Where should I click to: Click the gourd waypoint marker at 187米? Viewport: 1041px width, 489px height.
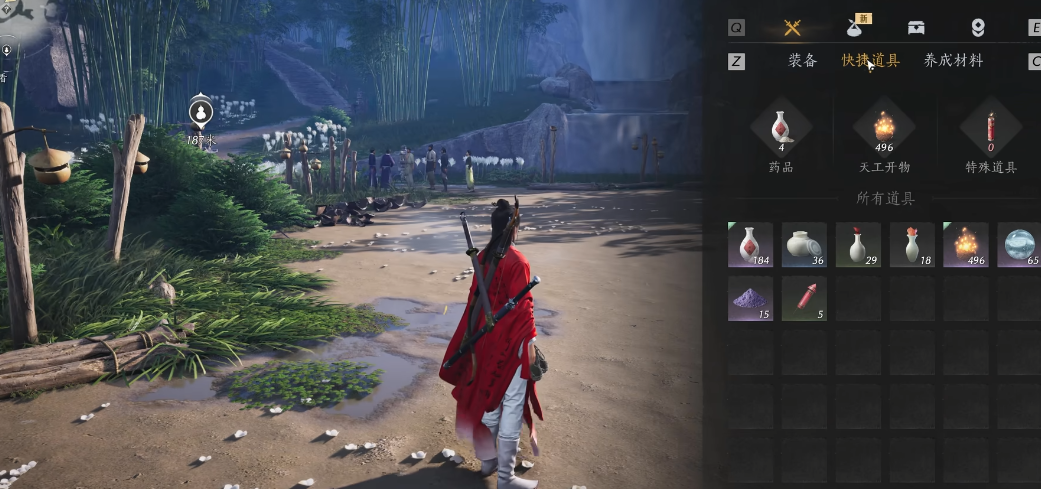(x=201, y=109)
